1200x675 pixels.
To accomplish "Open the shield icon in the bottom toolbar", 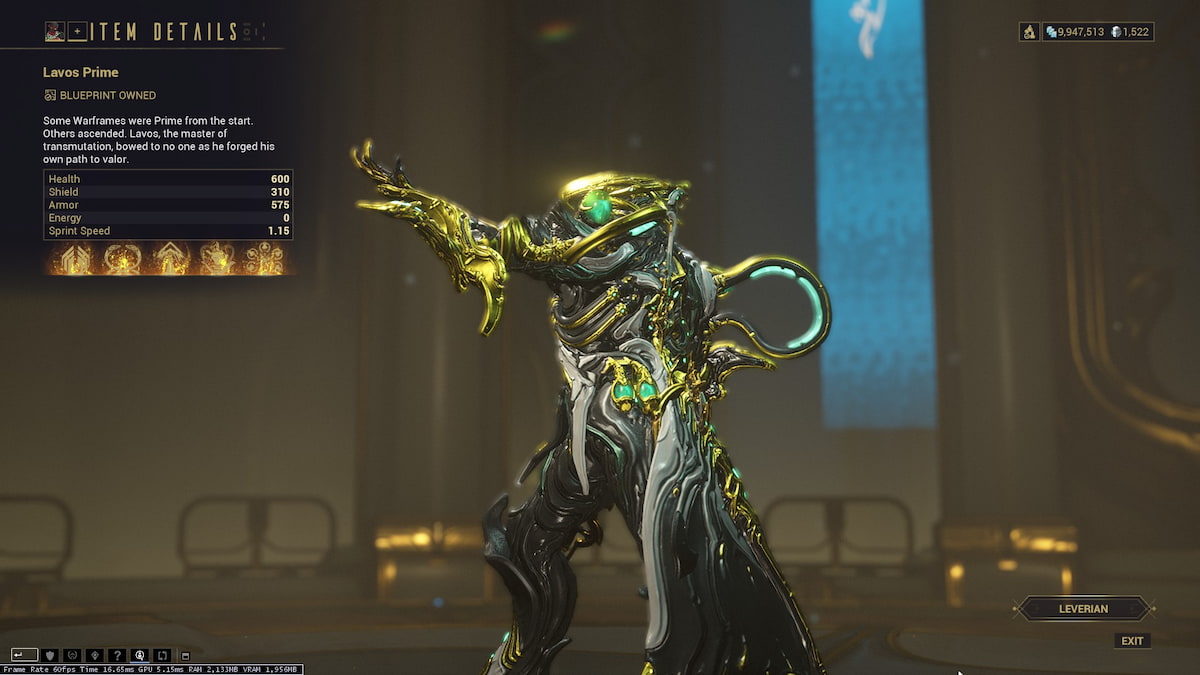I will 49,655.
